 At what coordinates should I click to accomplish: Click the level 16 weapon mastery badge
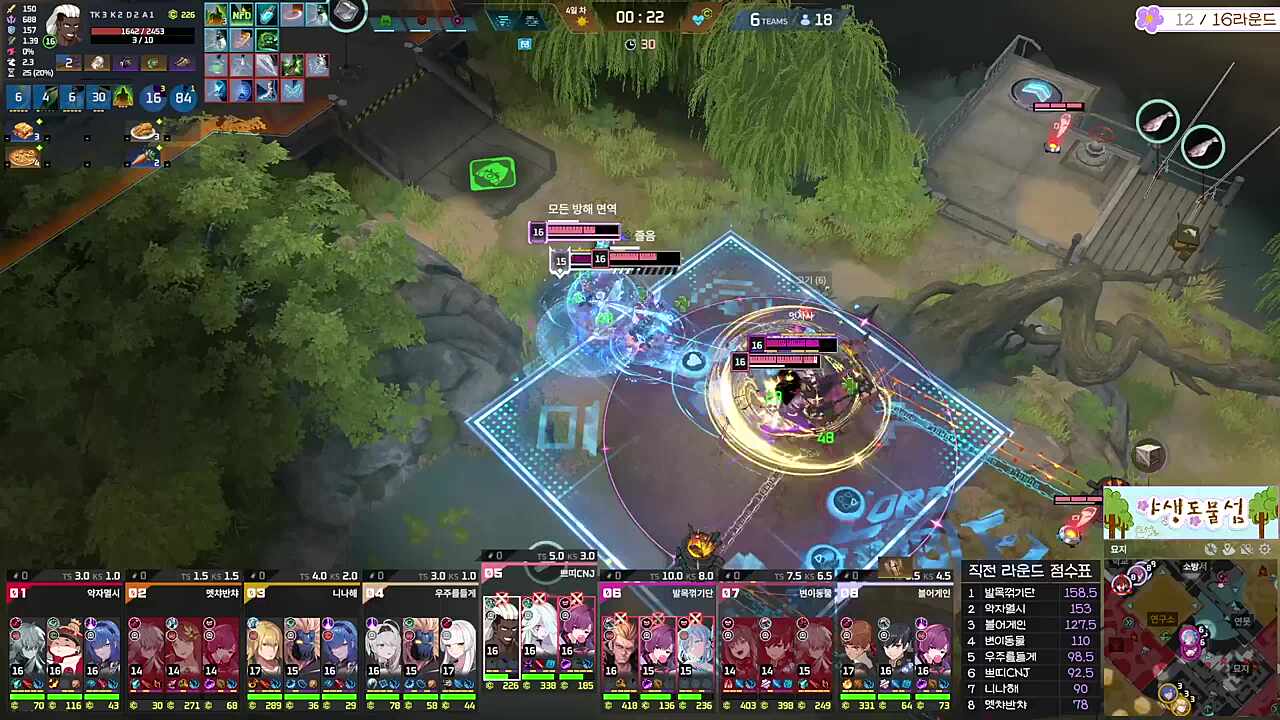pyautogui.click(x=153, y=97)
